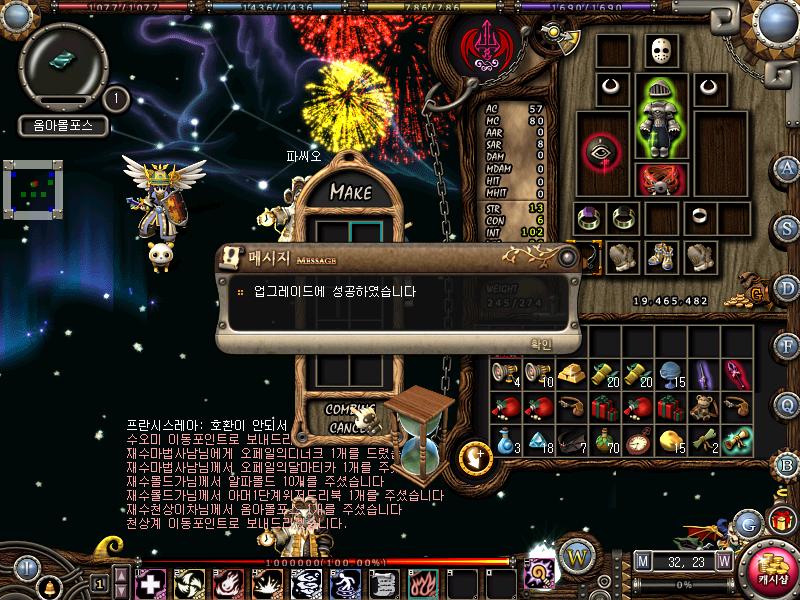
Task: Select the armored knight body equipment slot
Action: point(658,120)
